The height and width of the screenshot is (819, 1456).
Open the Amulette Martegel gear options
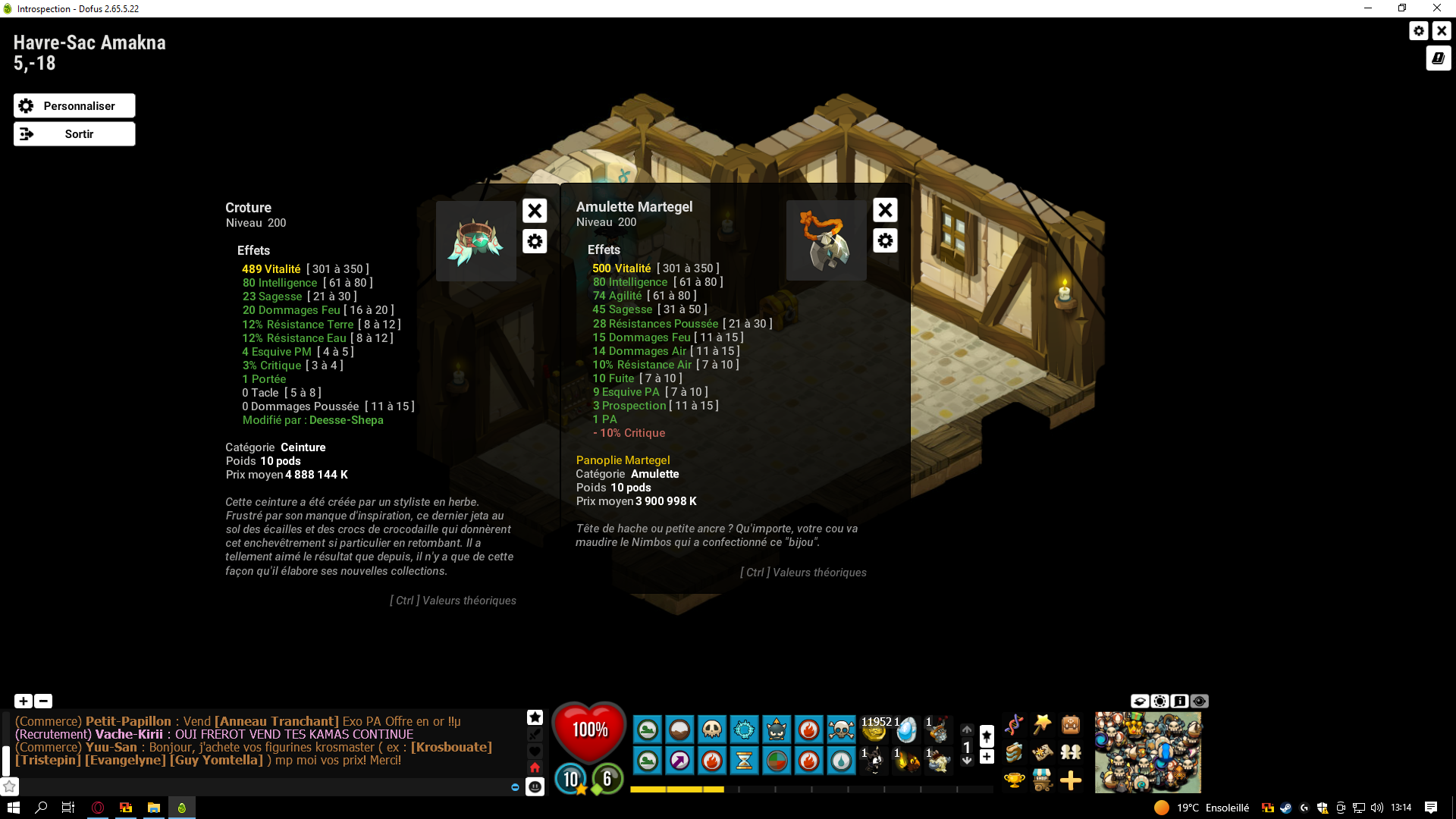pyautogui.click(x=885, y=241)
